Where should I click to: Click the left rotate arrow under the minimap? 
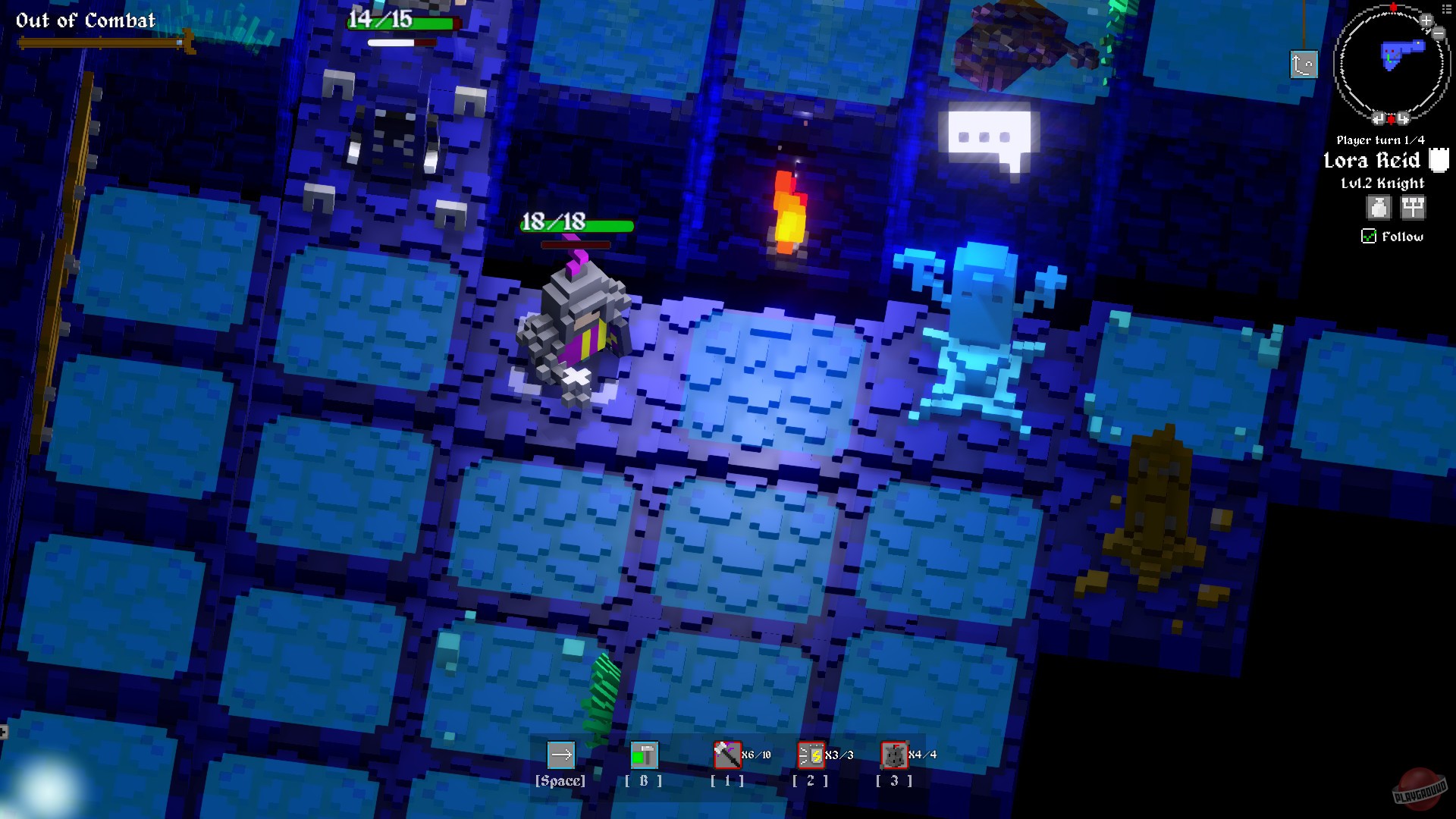click(x=1379, y=118)
